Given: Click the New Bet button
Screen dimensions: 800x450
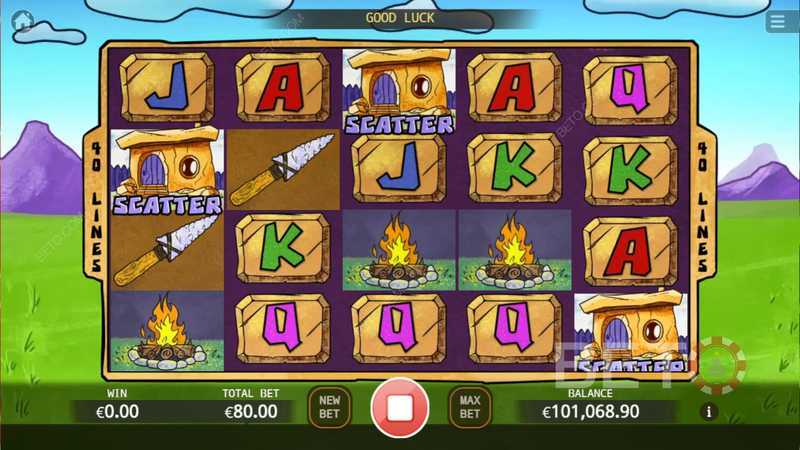Looking at the screenshot, I should (x=329, y=406).
